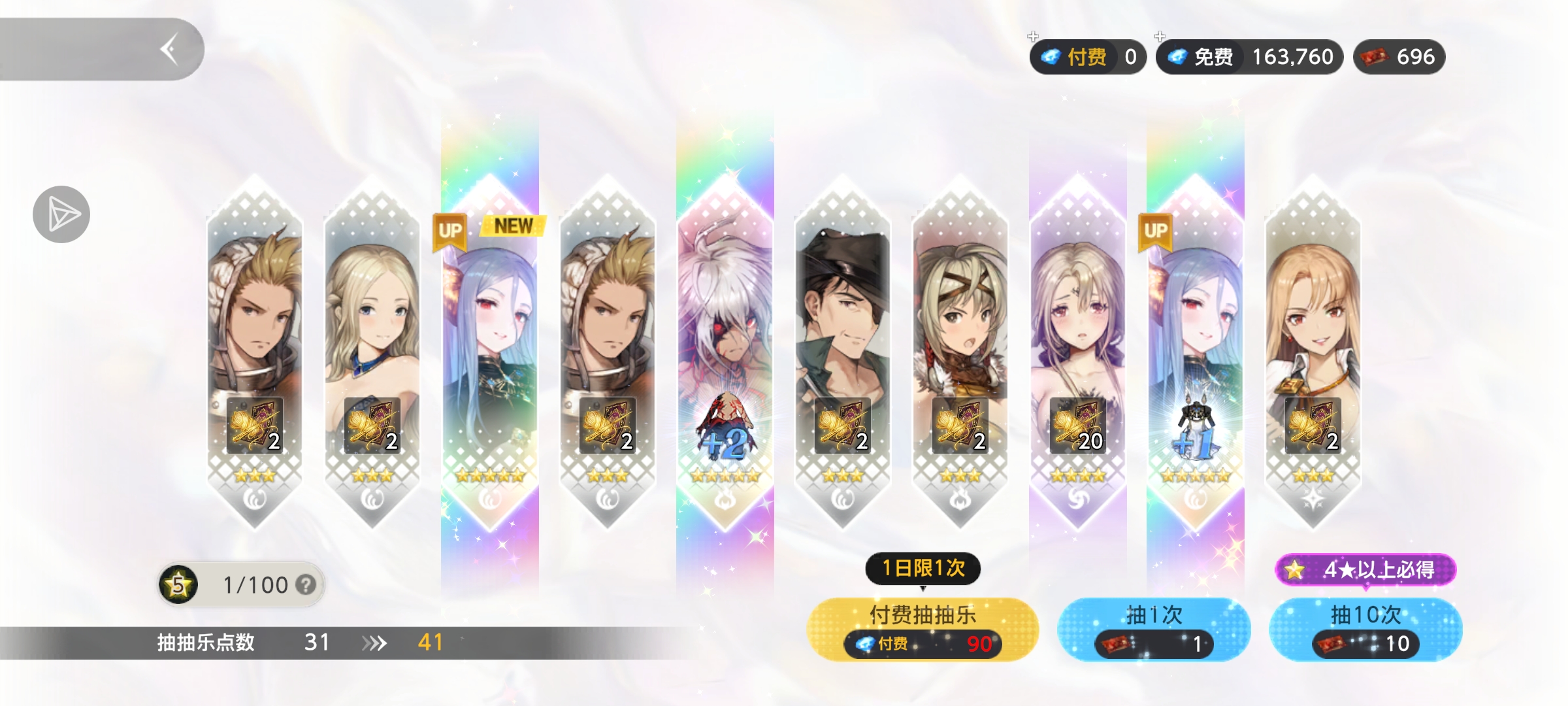Add paid gems with the plus icon
This screenshot has height=706, width=1568.
pos(1033,37)
